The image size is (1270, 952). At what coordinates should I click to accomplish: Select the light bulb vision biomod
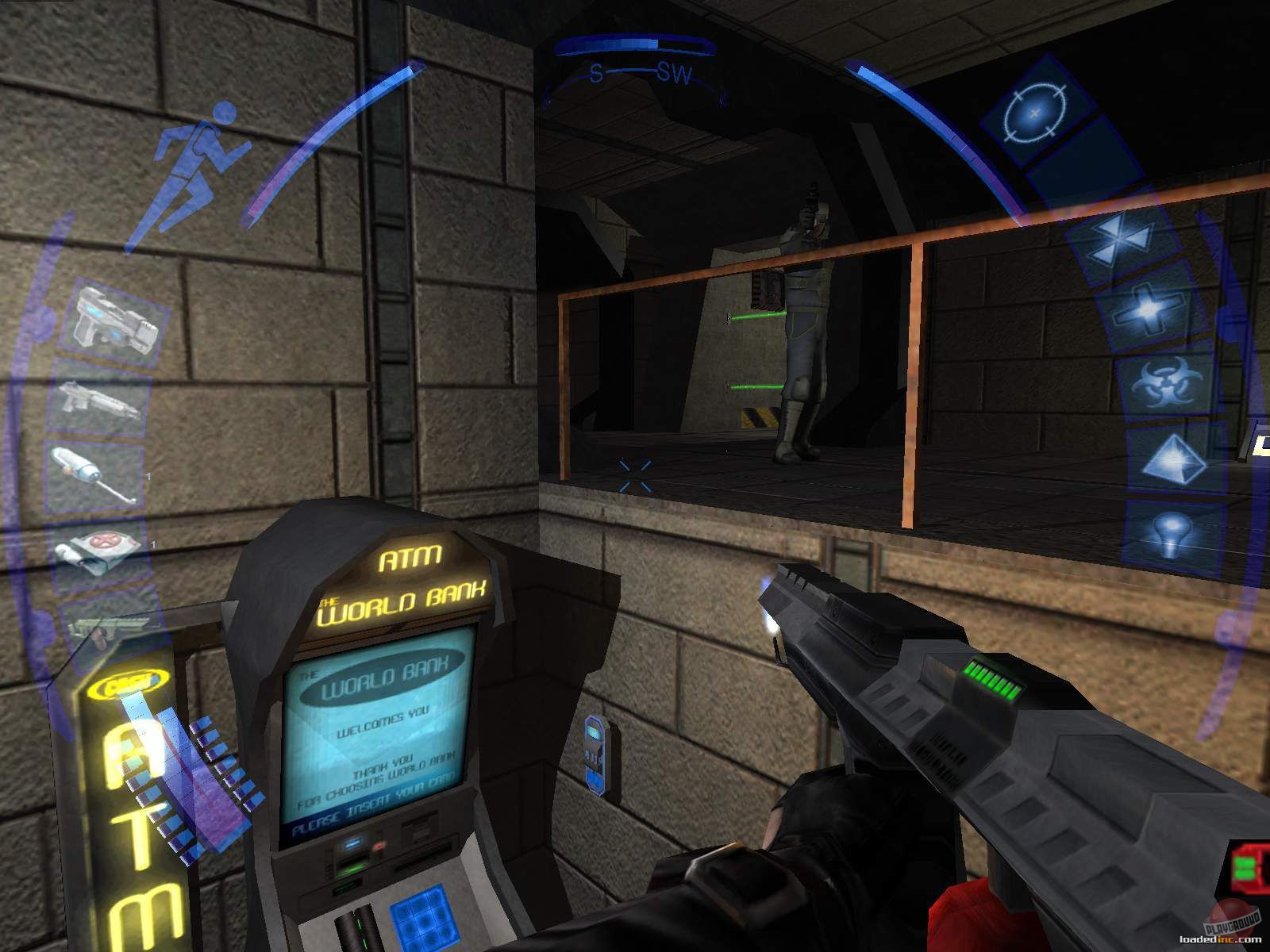point(1173,530)
